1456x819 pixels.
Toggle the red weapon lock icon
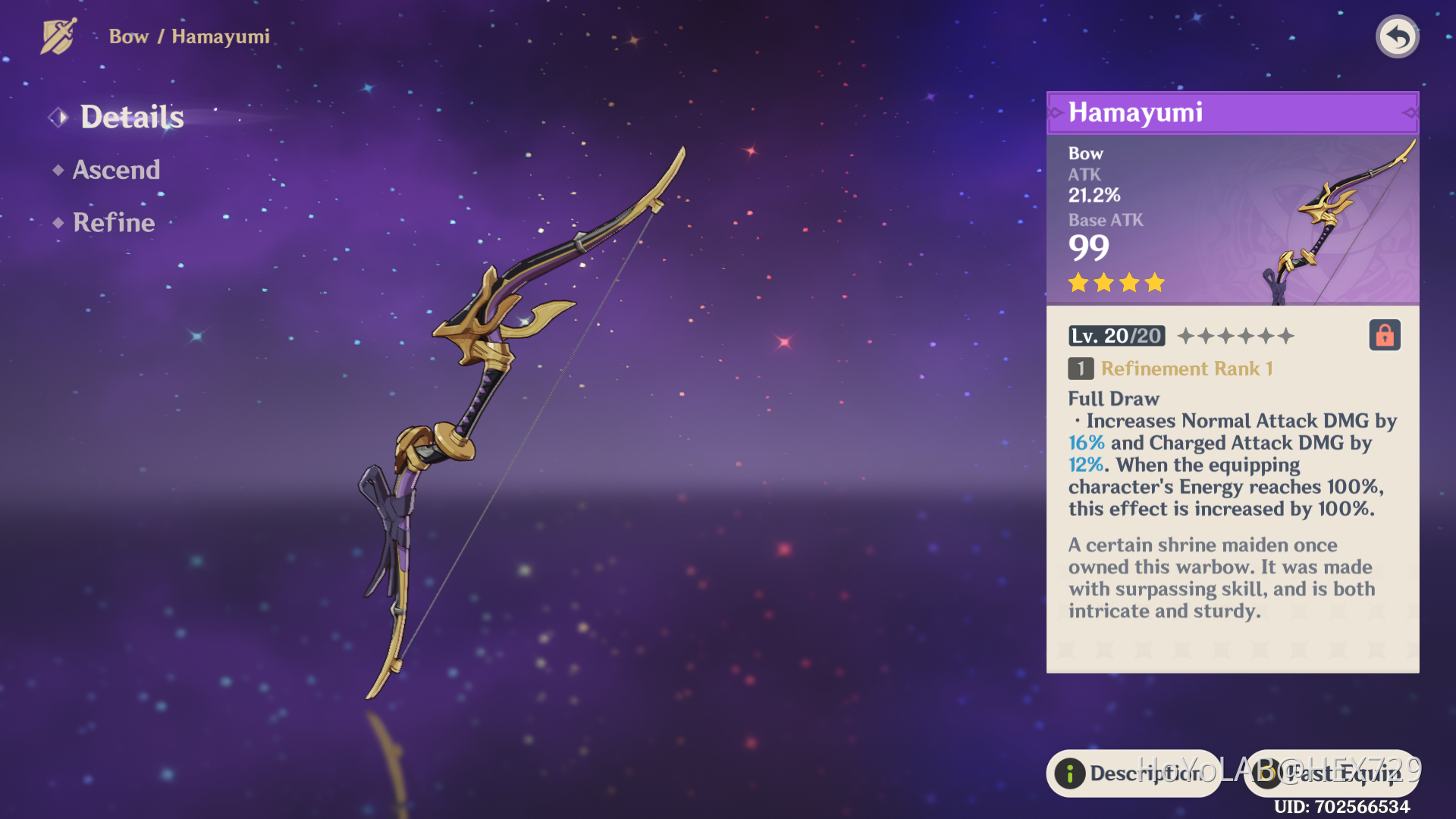tap(1384, 335)
